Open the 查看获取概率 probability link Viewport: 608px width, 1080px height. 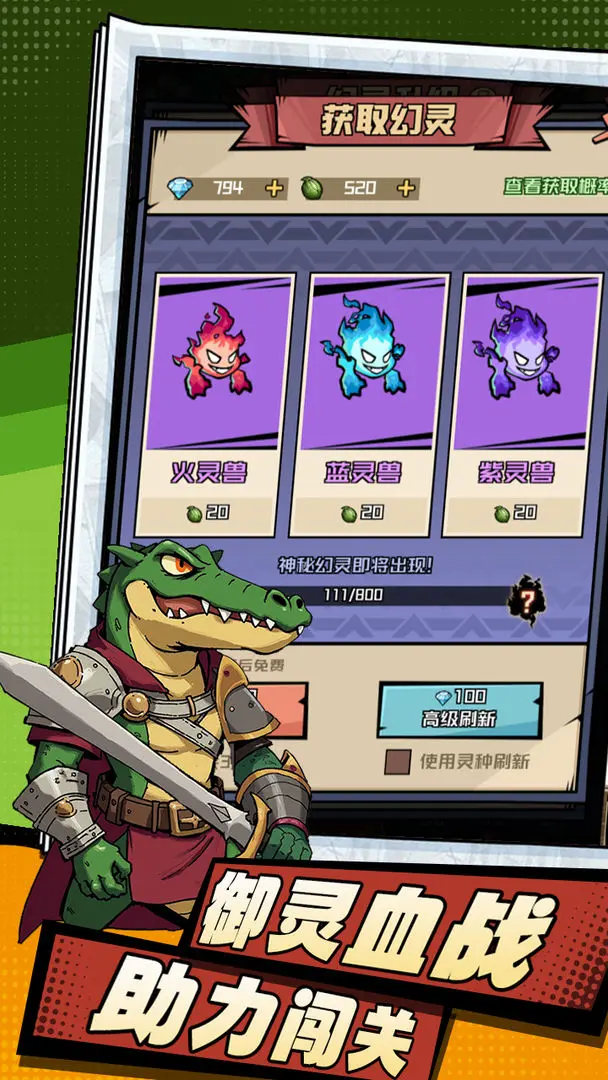[552, 187]
